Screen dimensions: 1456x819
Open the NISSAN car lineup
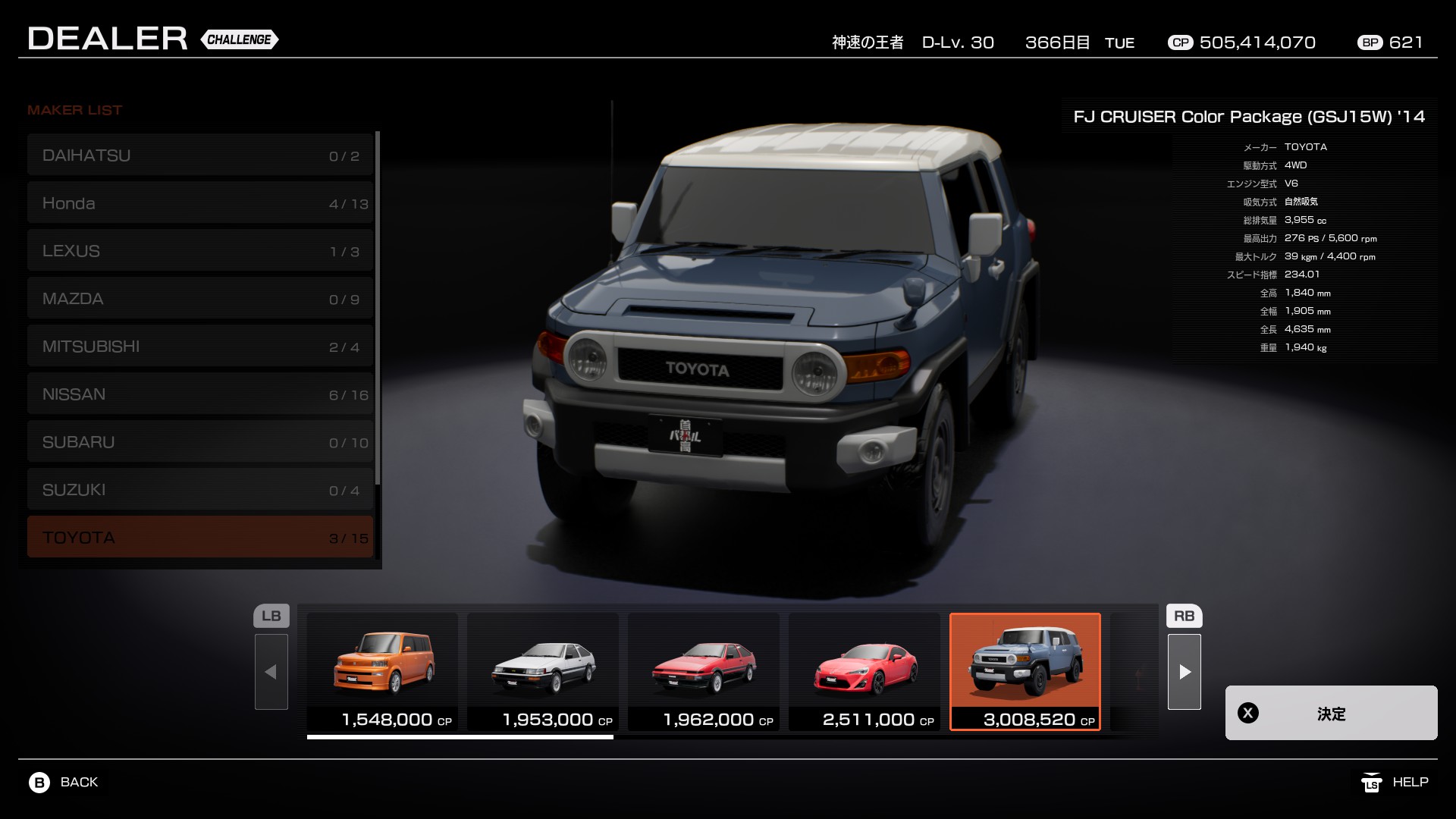pos(200,394)
